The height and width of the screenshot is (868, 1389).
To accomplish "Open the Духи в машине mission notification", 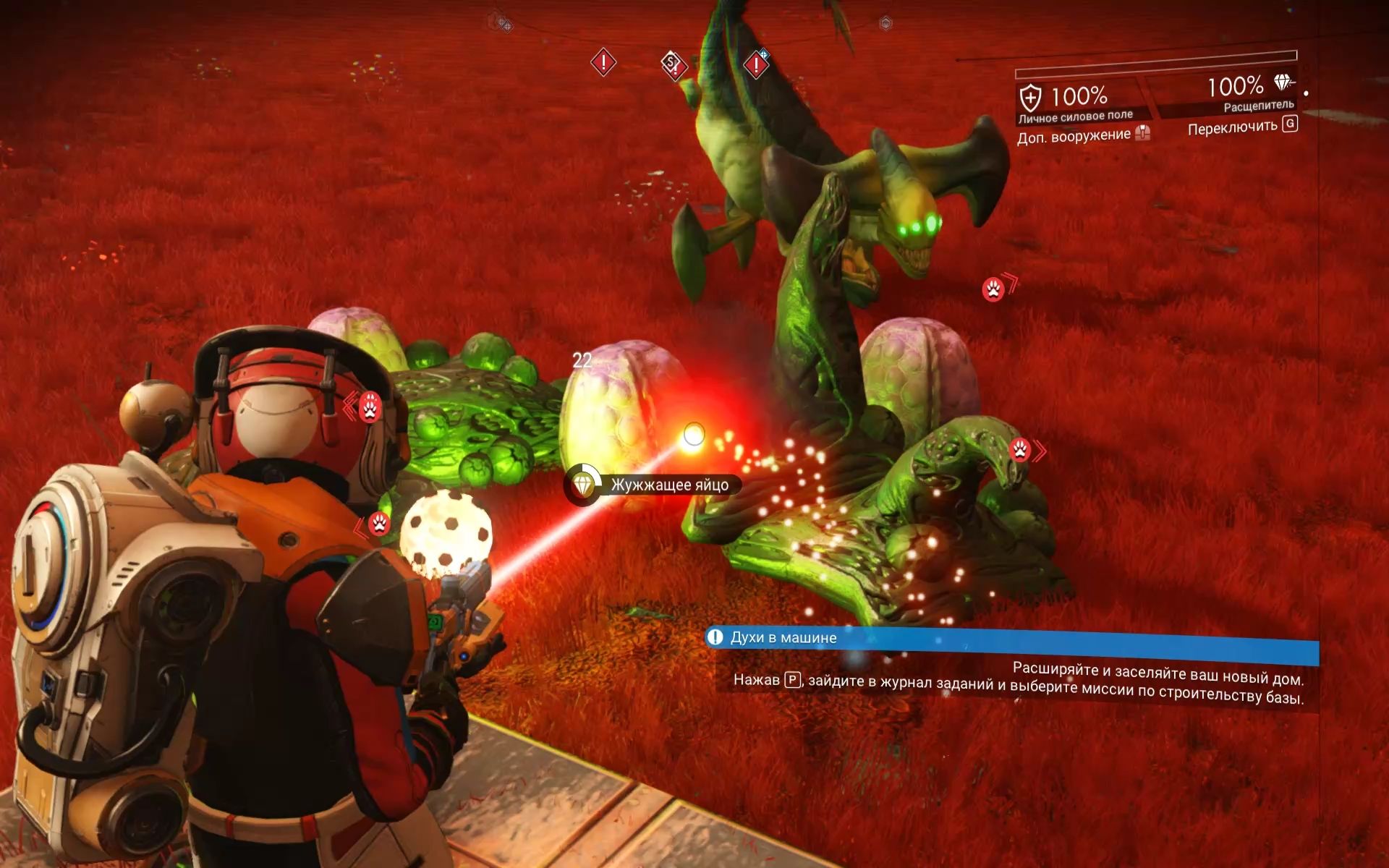I will pyautogui.click(x=783, y=638).
